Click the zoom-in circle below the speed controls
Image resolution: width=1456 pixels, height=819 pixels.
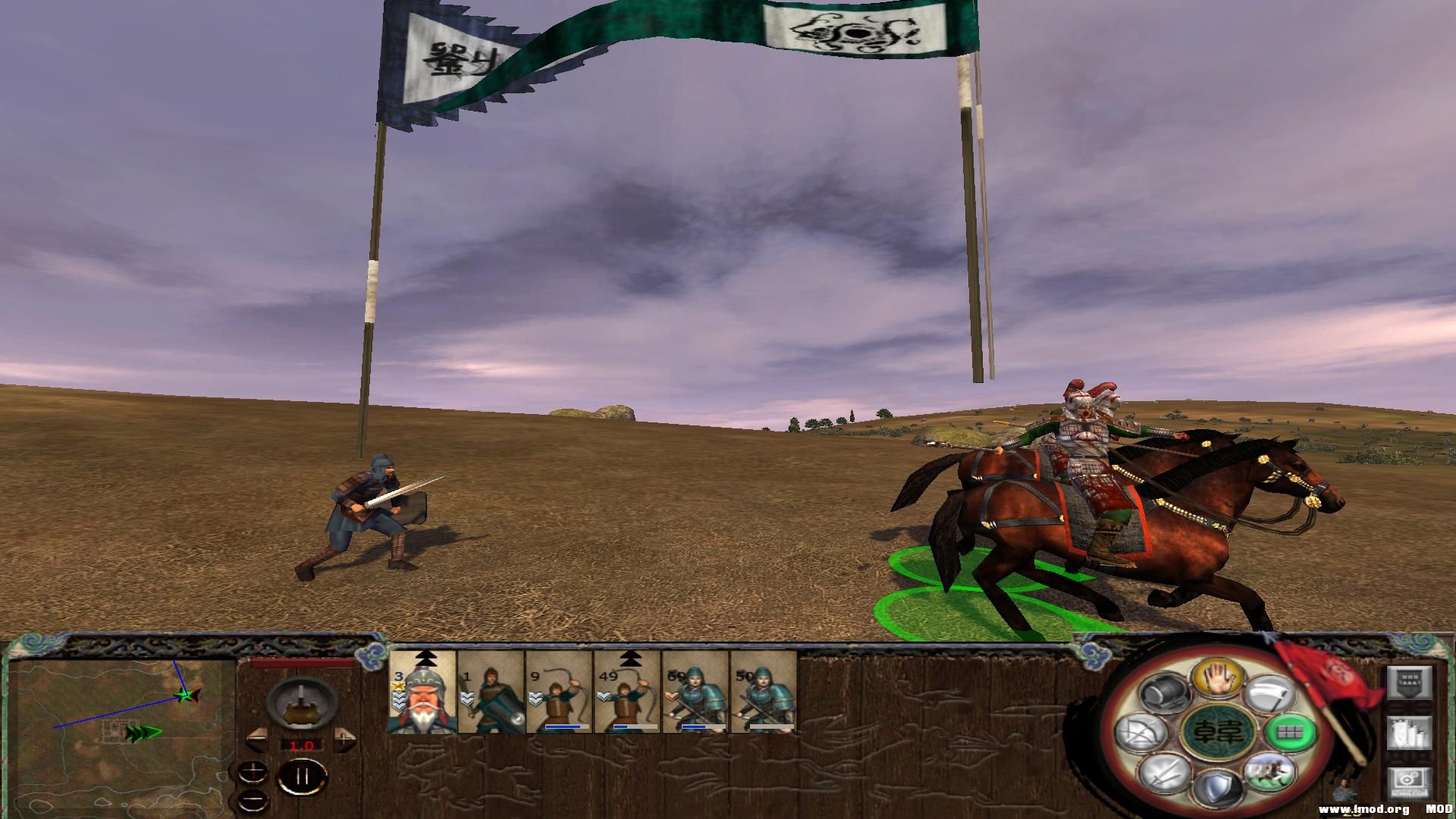252,773
